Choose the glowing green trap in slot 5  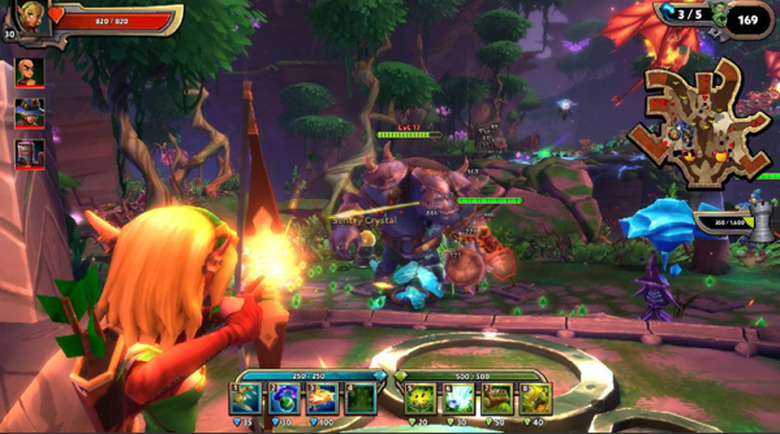pos(421,399)
